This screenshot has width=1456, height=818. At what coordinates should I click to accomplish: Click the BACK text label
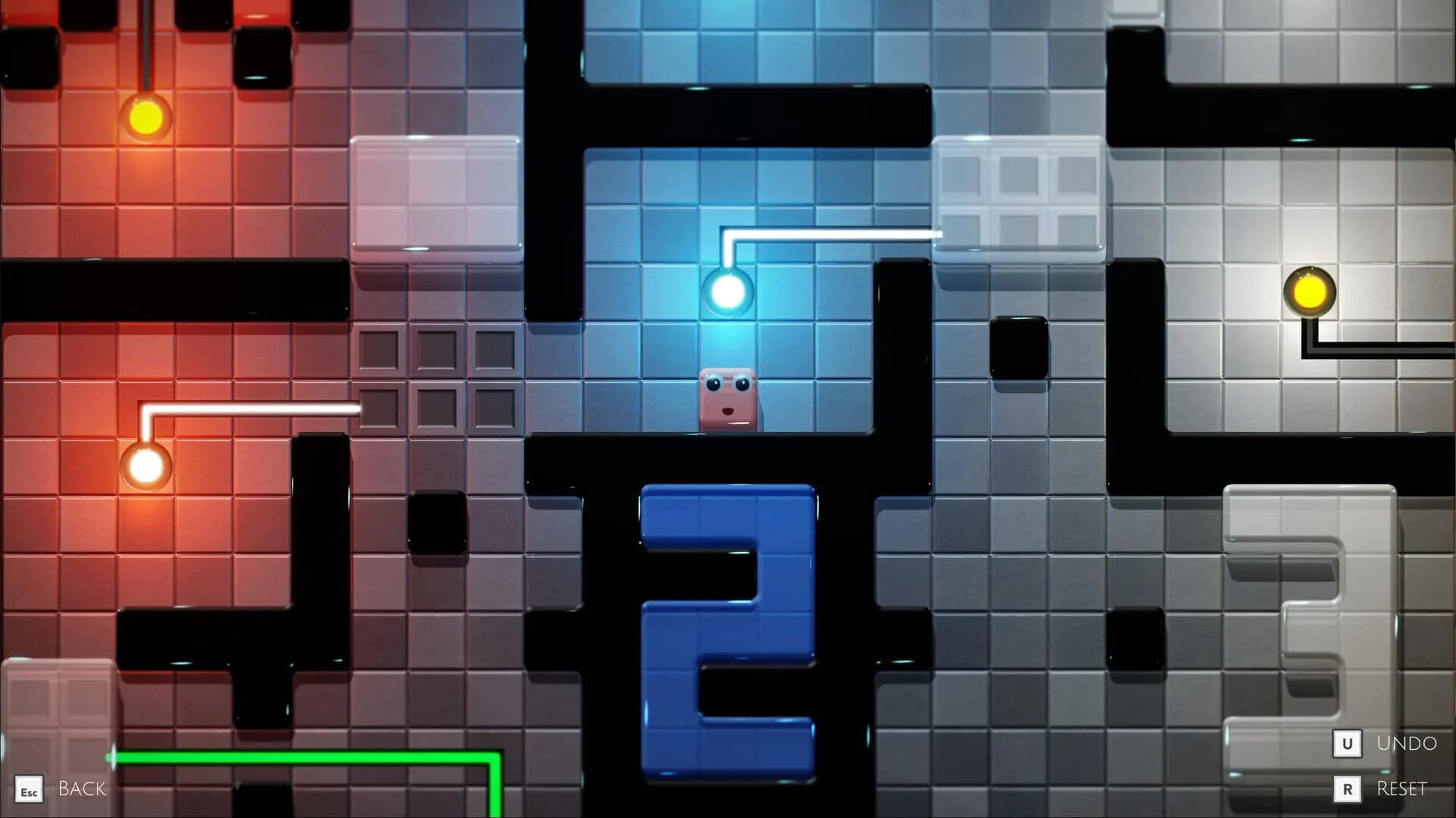83,789
